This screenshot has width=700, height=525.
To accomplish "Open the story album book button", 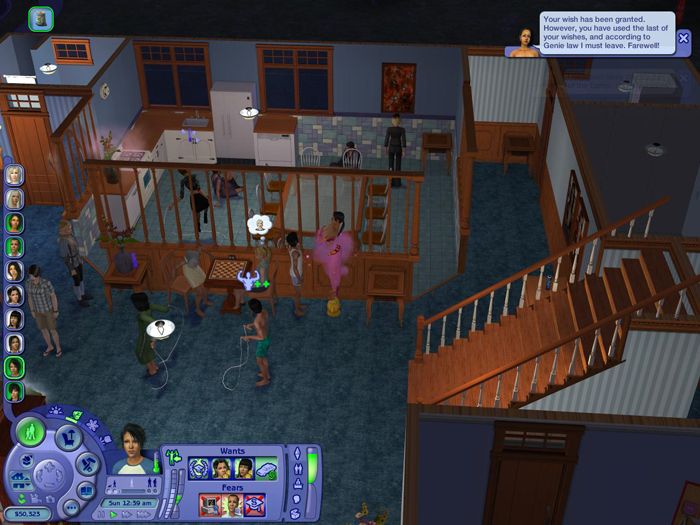I will coord(88,490).
